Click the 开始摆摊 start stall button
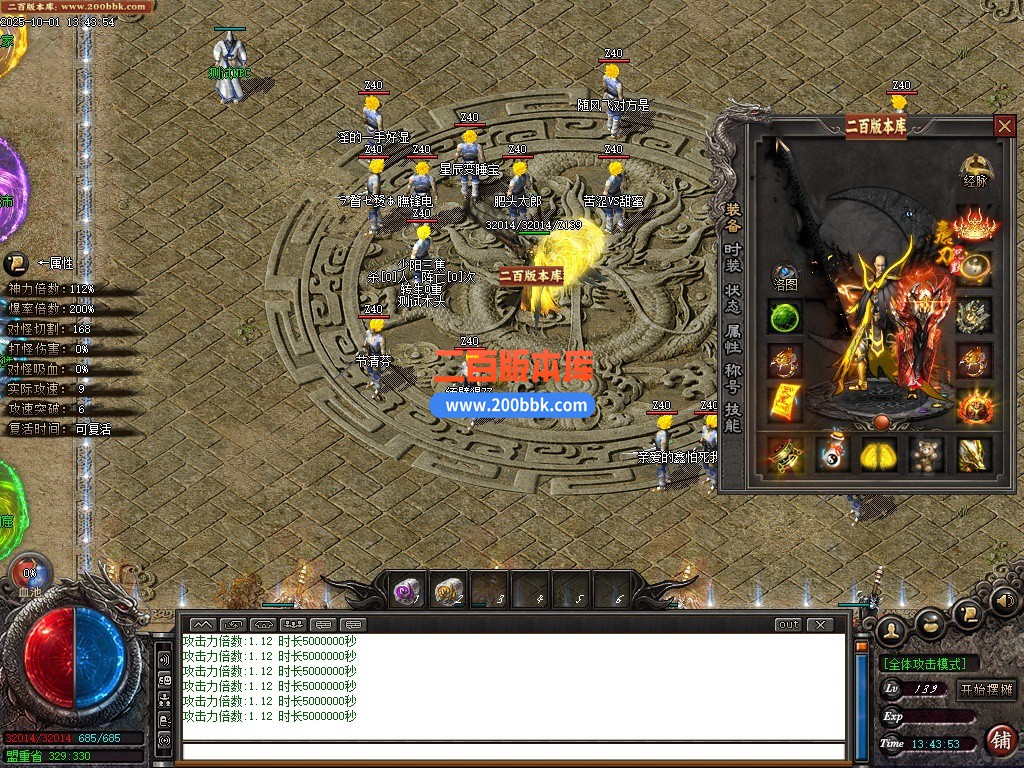Screen dimensions: 1024x768 point(986,689)
